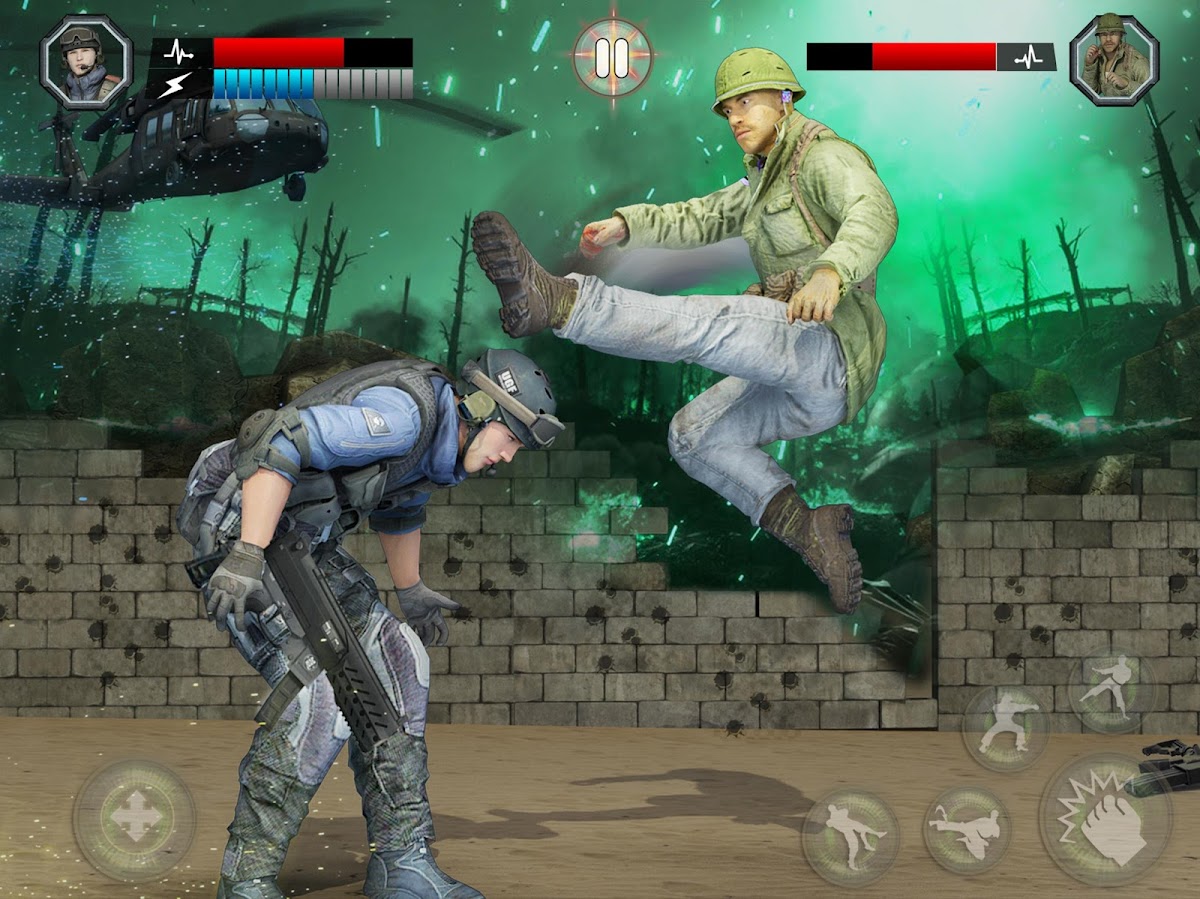This screenshot has height=899, width=1200.
Task: Select the upright low side-kick figure button
Action: click(1111, 691)
